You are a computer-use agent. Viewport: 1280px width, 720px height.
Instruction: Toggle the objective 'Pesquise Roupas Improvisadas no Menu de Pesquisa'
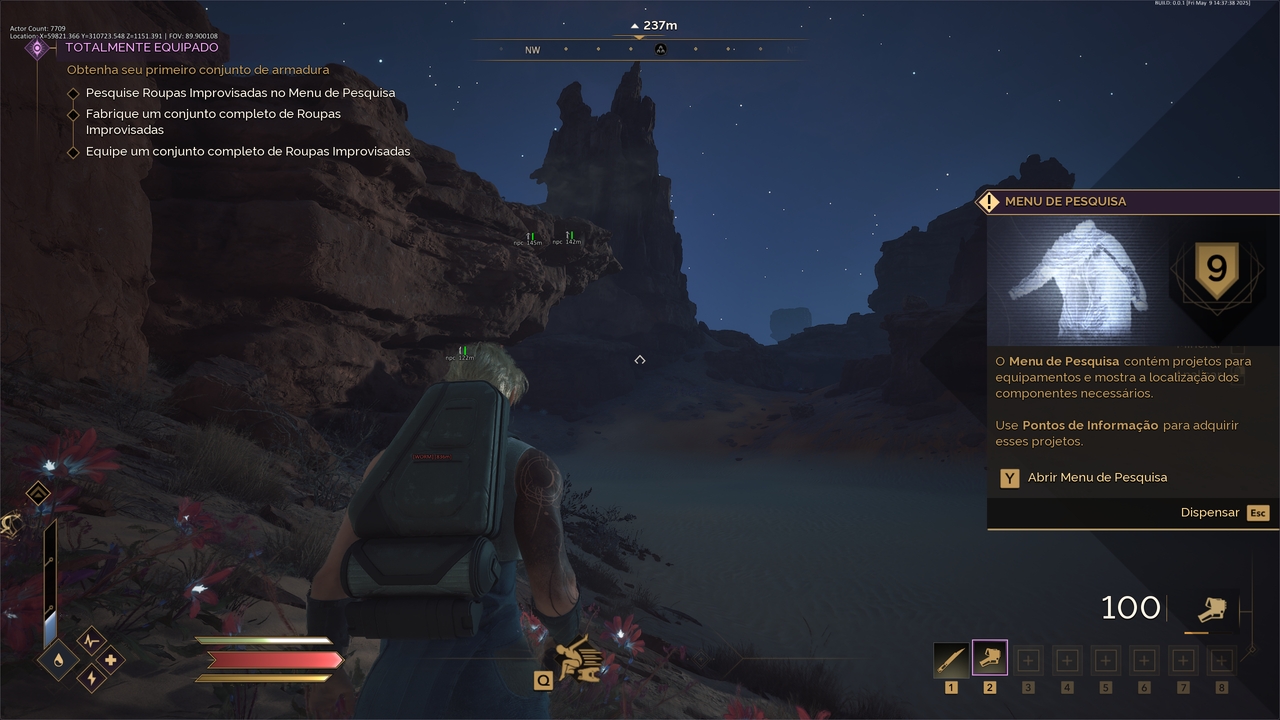[74, 92]
